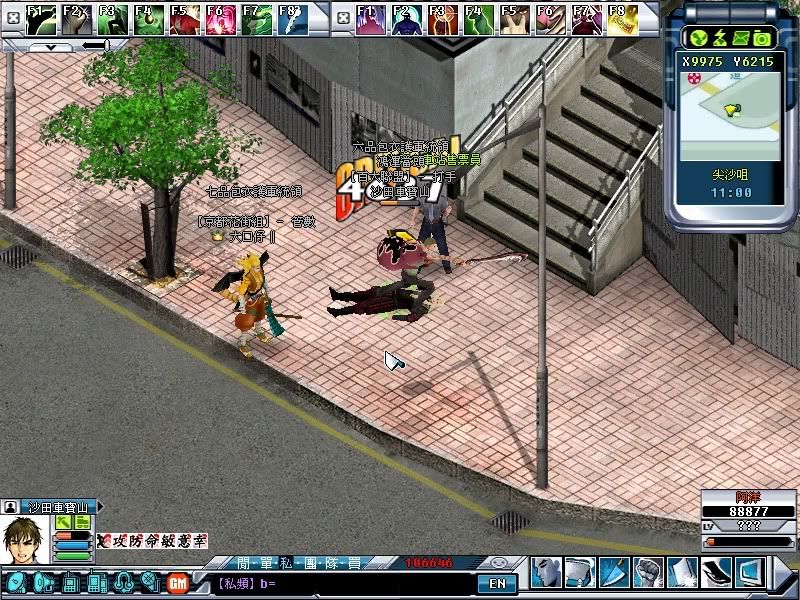800x600 pixels.
Task: Toggle the EN input language button
Action: tap(497, 583)
